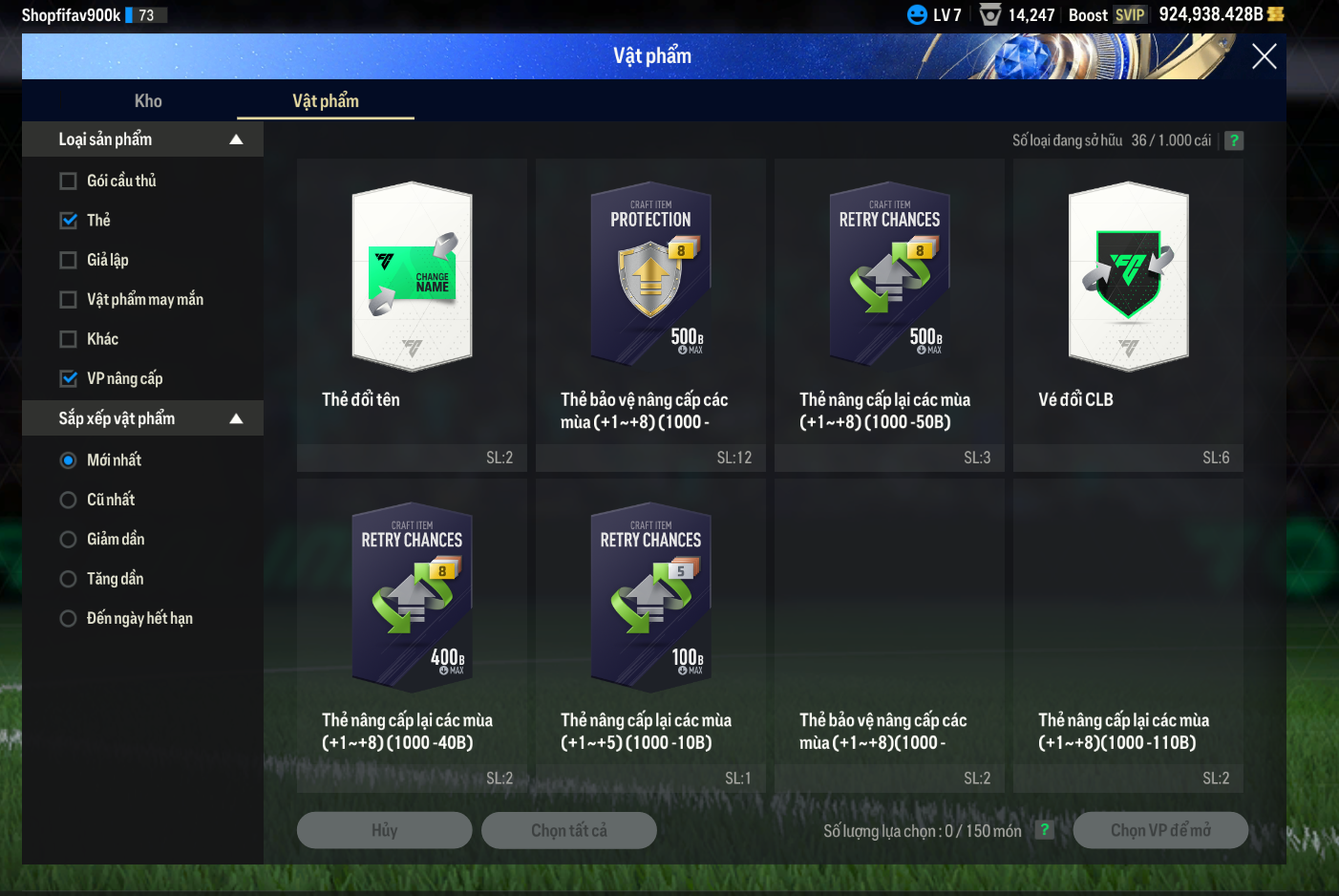Enable the Giả lập filter
This screenshot has height=896, width=1339.
69,261
